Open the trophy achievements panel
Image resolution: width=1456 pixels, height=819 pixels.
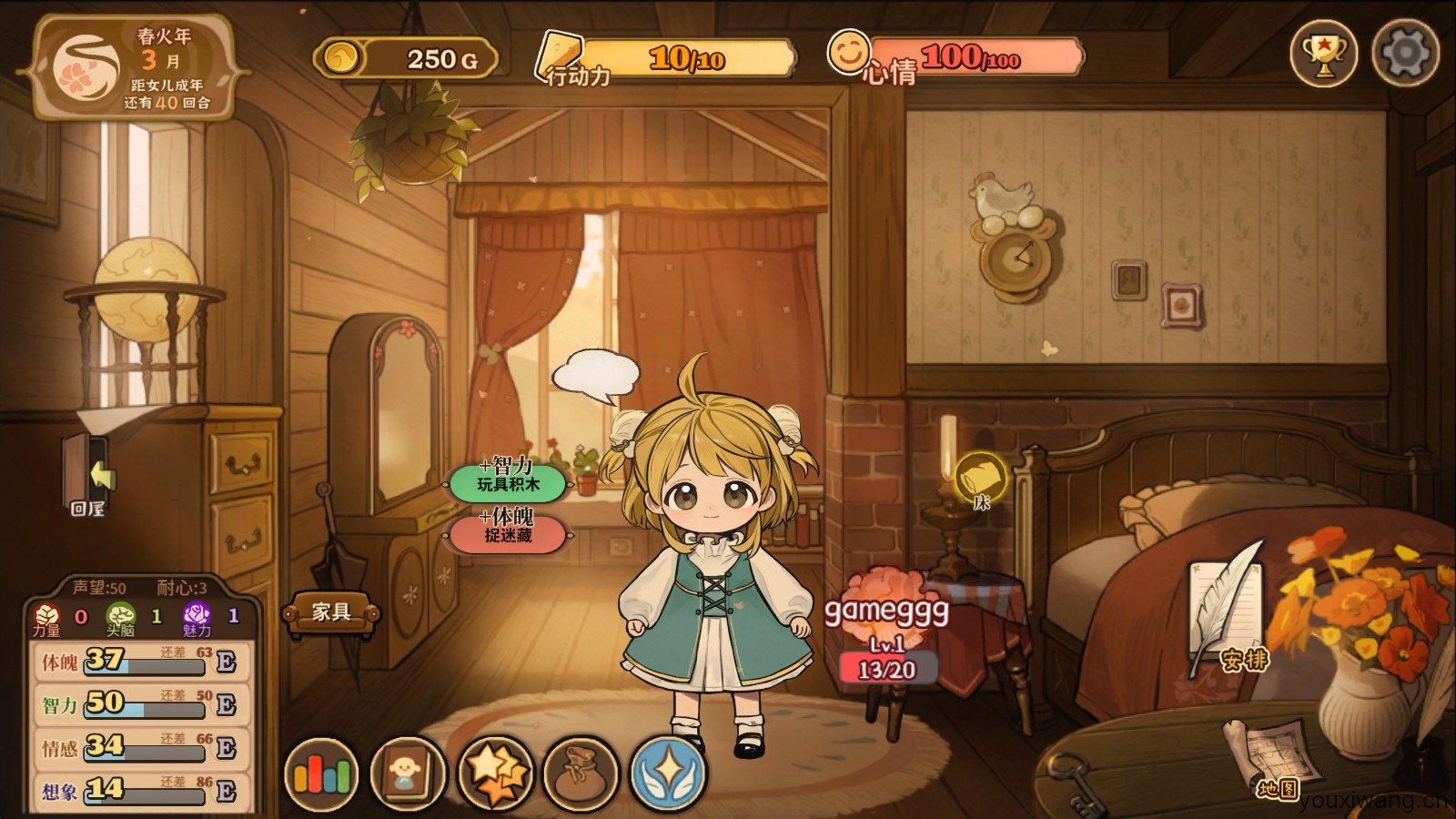[1323, 54]
